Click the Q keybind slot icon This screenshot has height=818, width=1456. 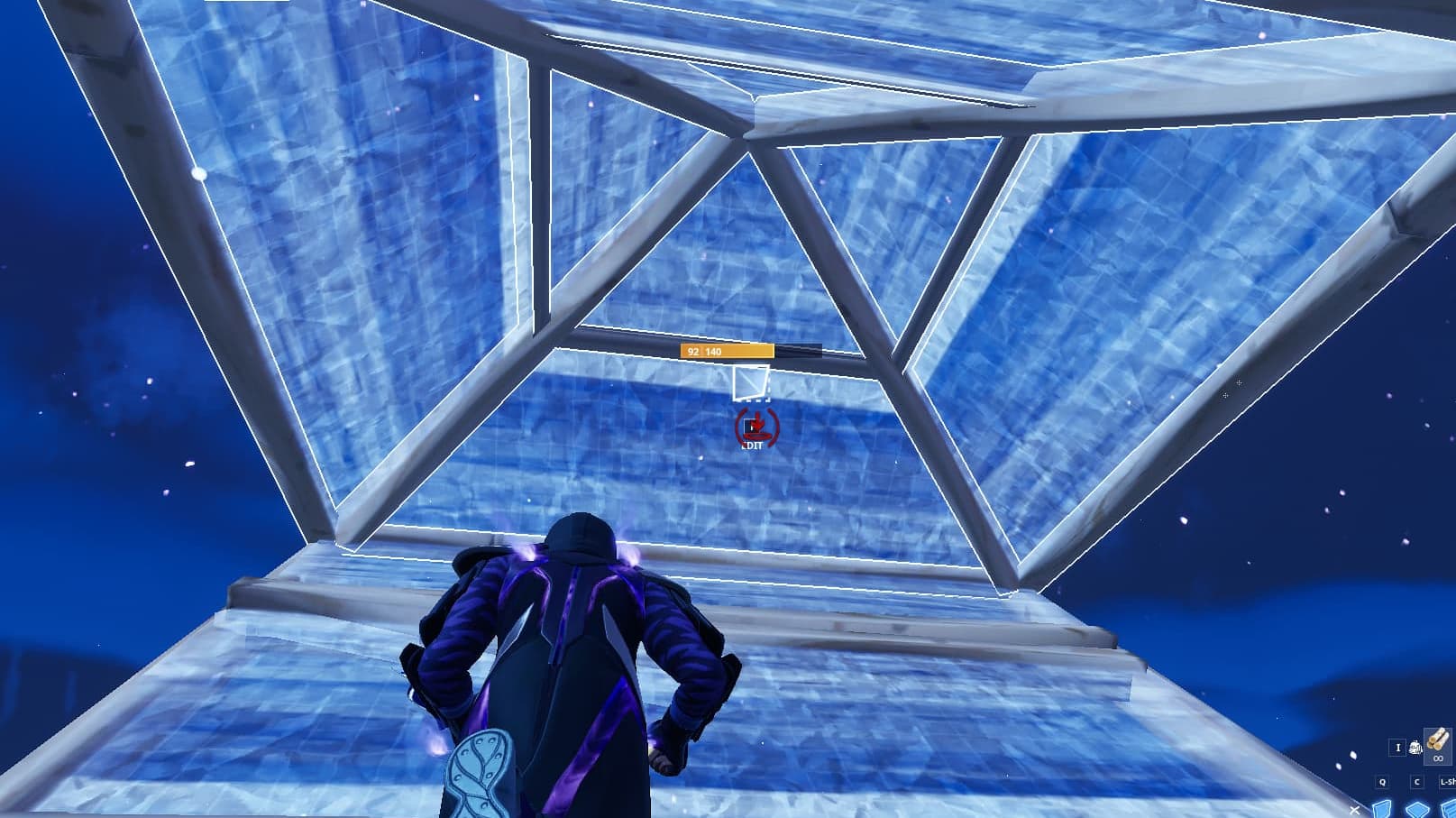pyautogui.click(x=1382, y=782)
